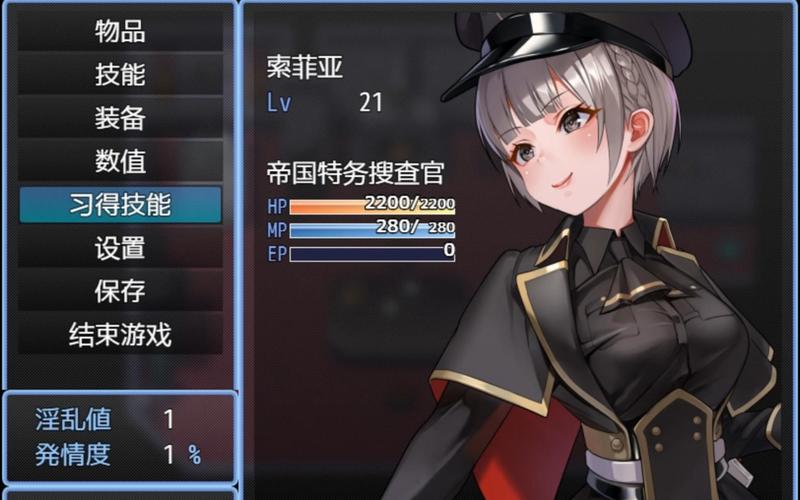Open the 物品 (Items) menu
This screenshot has width=800, height=500.
click(120, 32)
